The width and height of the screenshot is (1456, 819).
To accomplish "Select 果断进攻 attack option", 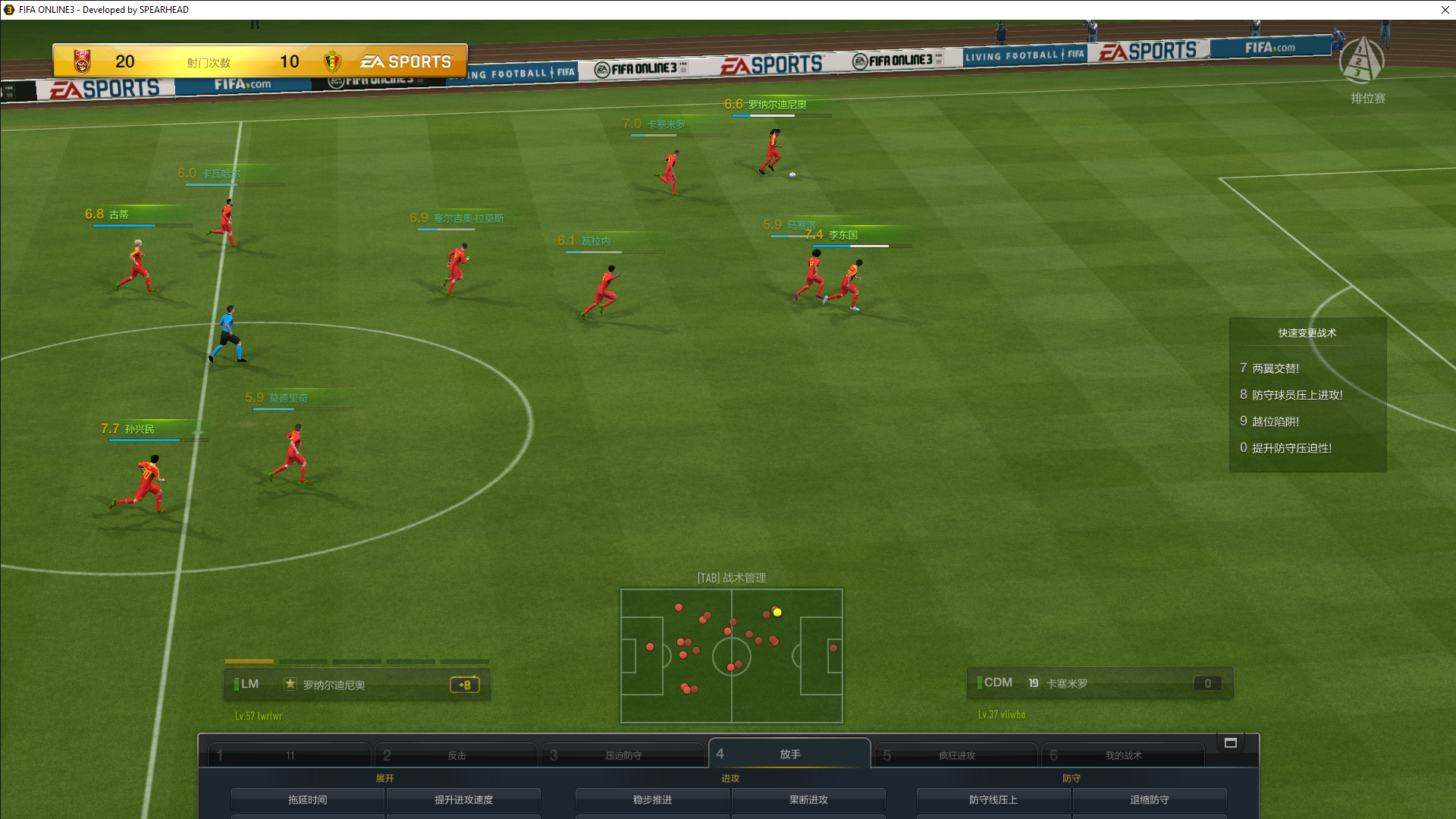I will (x=808, y=799).
